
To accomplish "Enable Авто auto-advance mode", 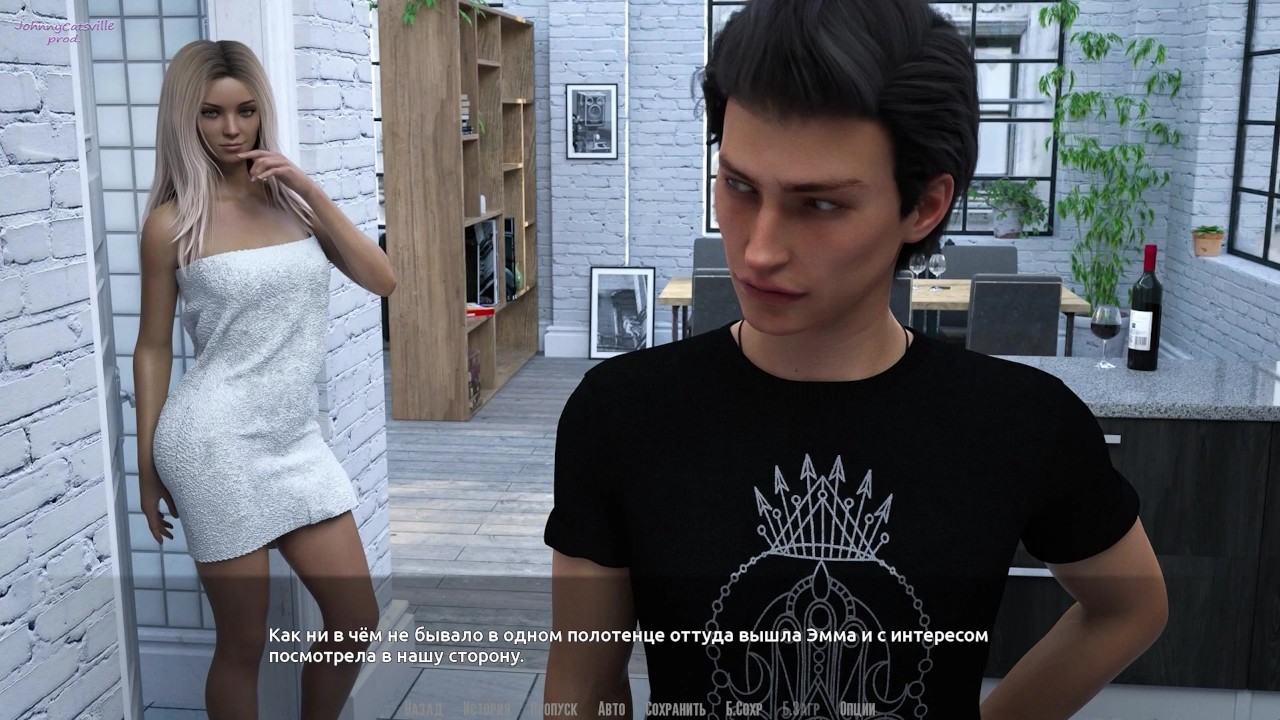I will tap(611, 709).
